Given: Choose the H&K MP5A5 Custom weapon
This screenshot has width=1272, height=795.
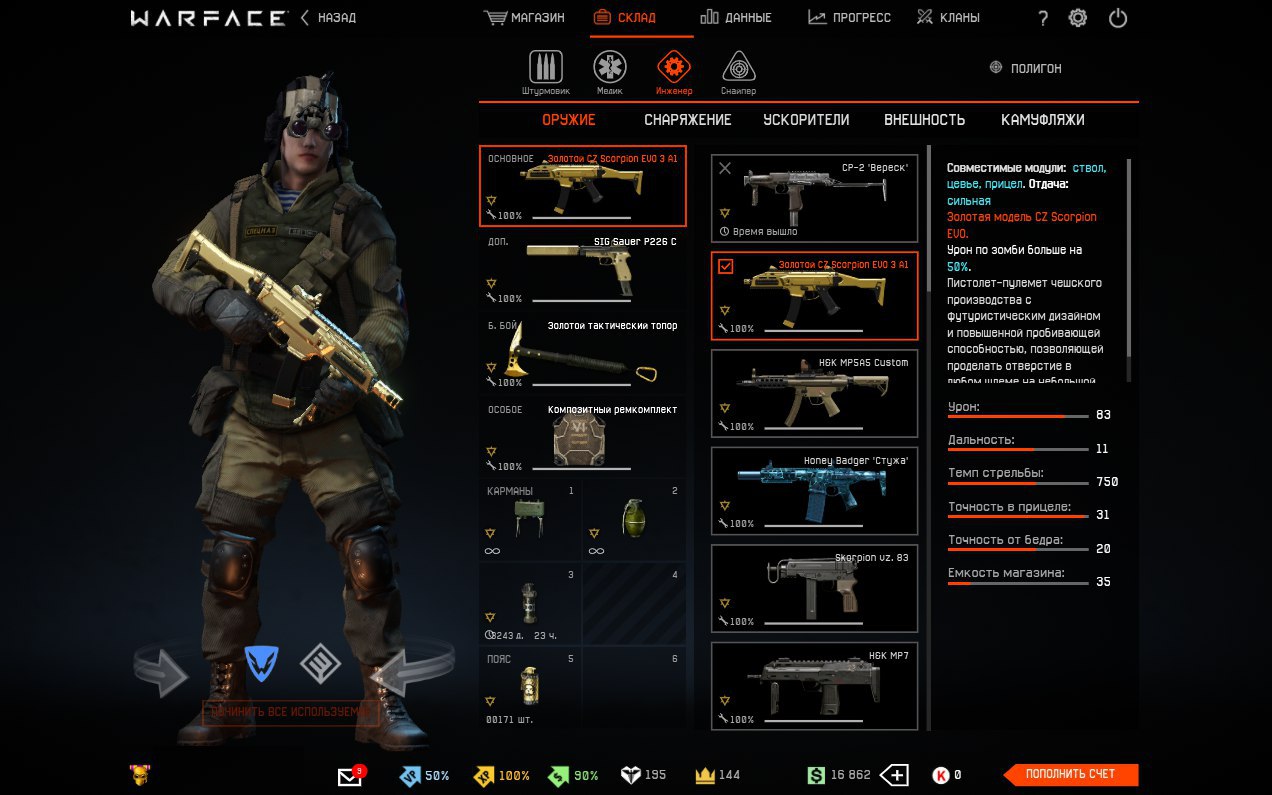Looking at the screenshot, I should 814,393.
